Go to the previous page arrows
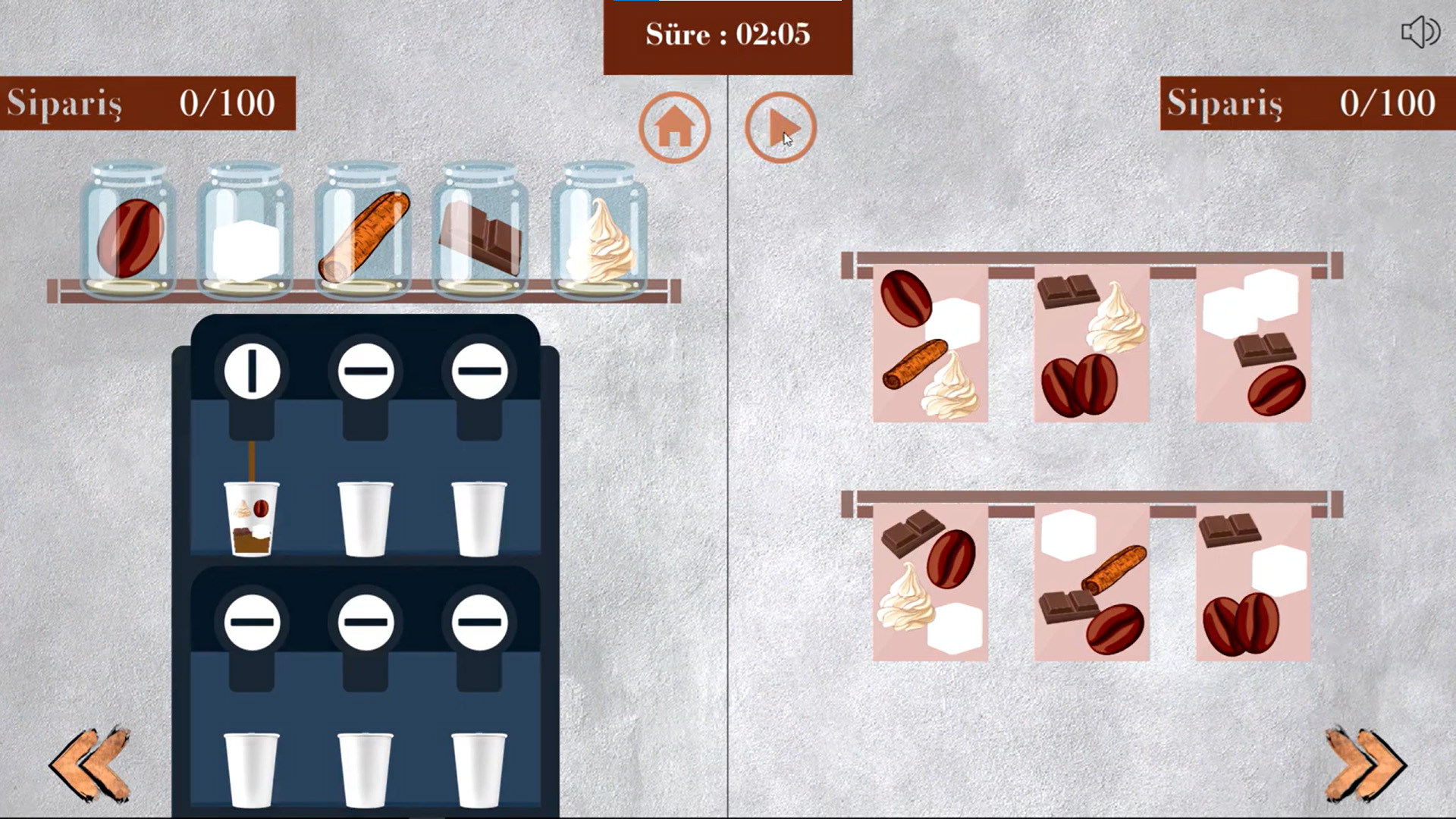 click(90, 764)
